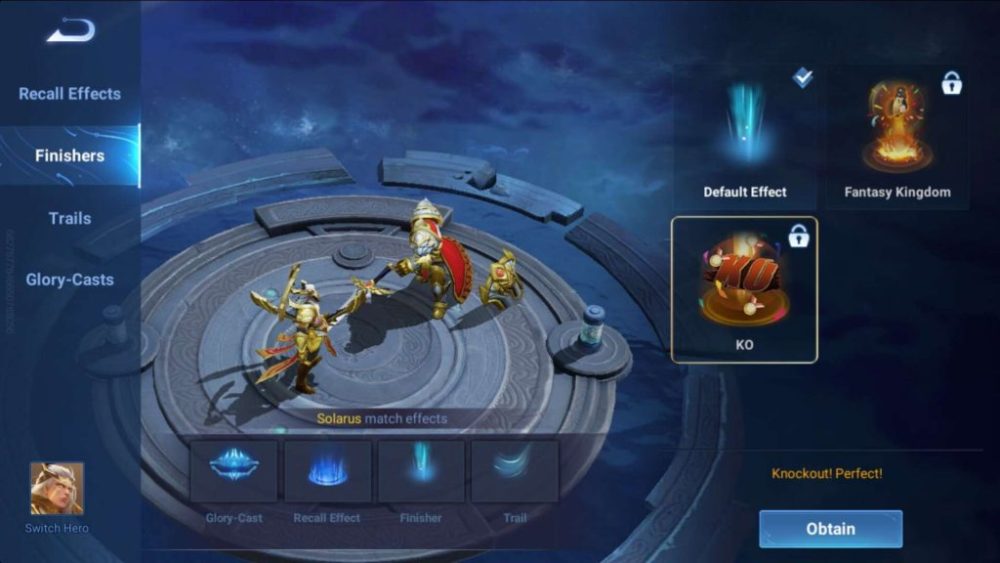Select the Recall Effect match slot

point(328,471)
